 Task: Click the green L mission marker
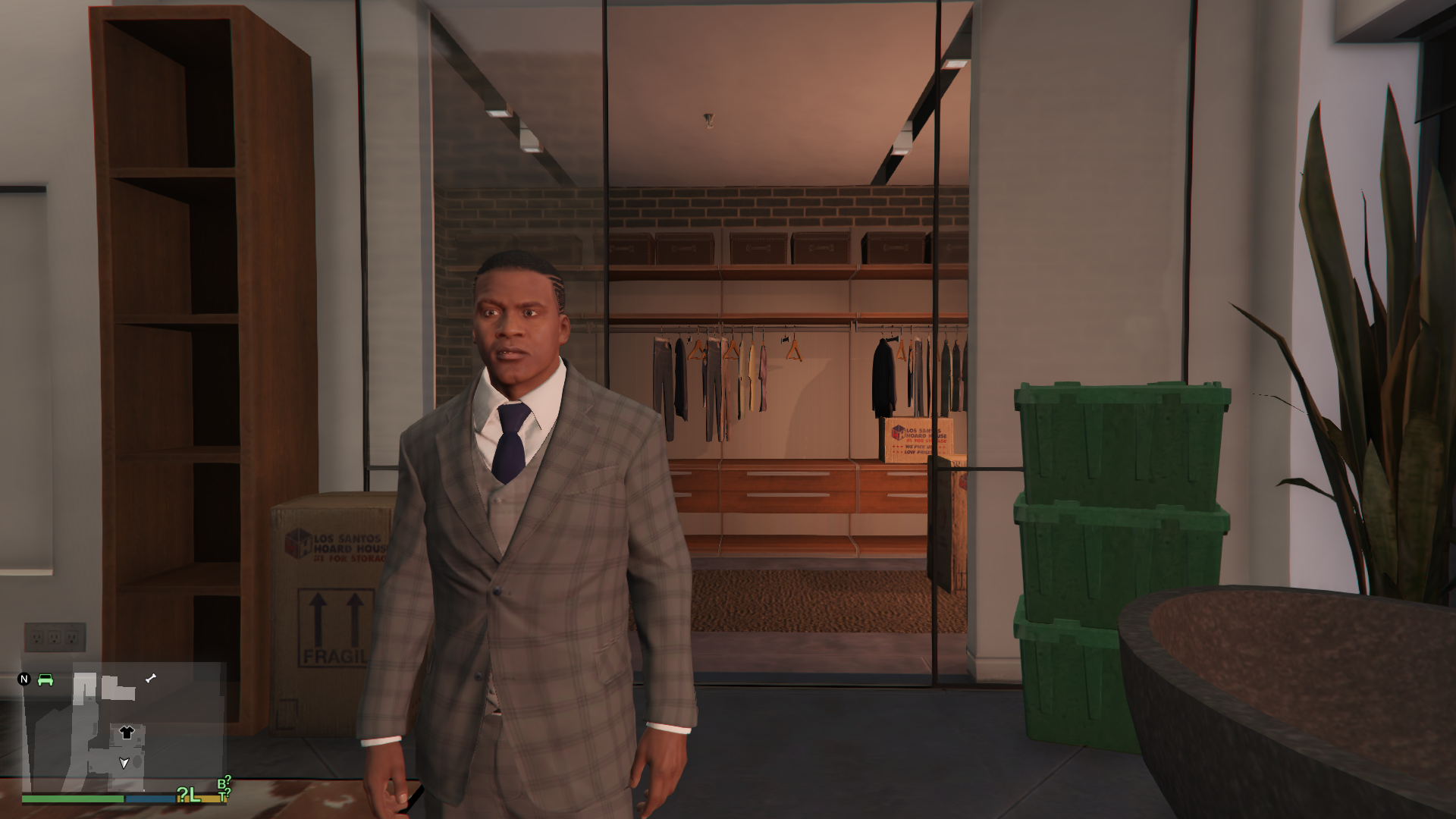(193, 794)
